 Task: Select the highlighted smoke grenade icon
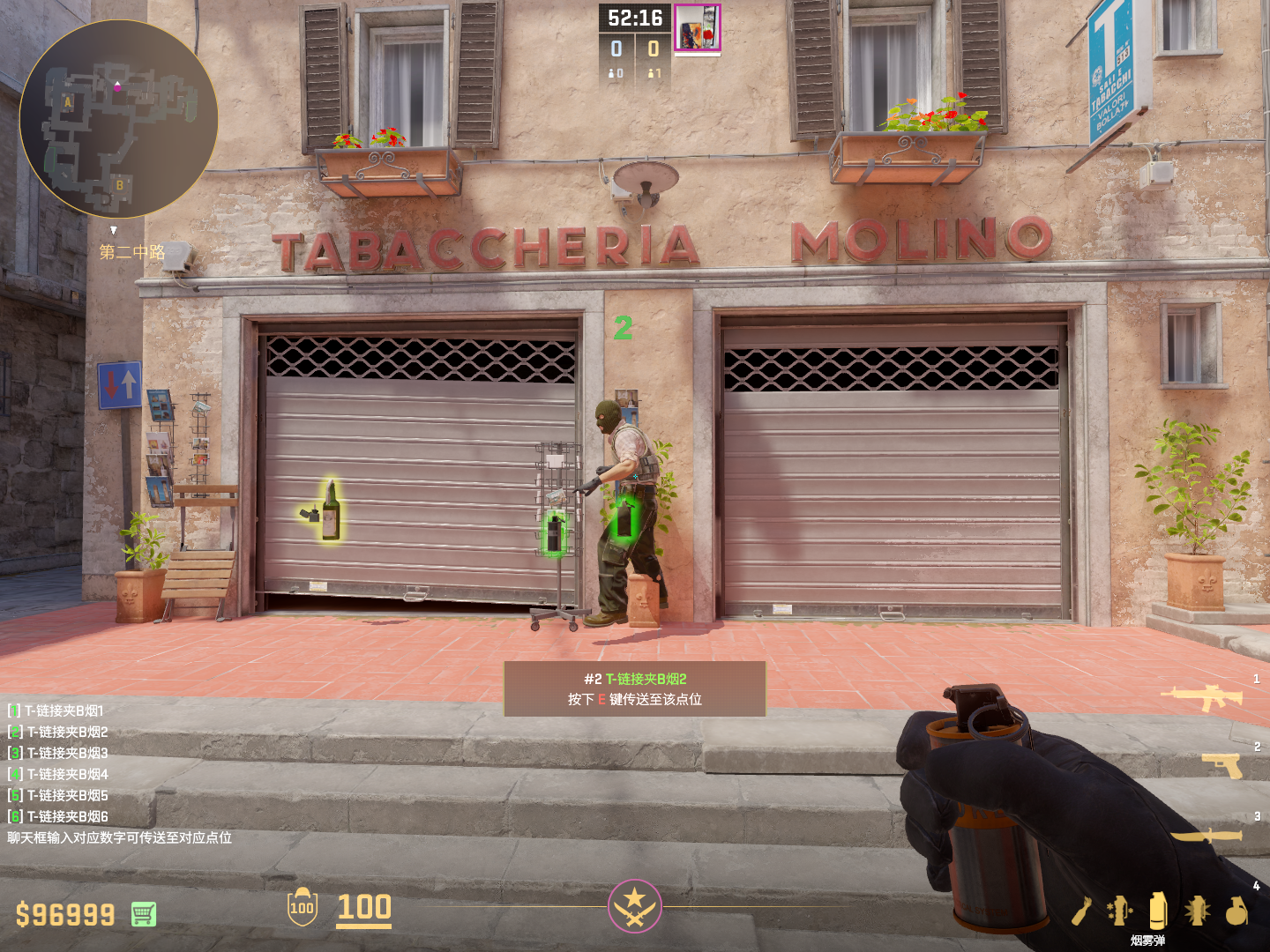click(1158, 911)
